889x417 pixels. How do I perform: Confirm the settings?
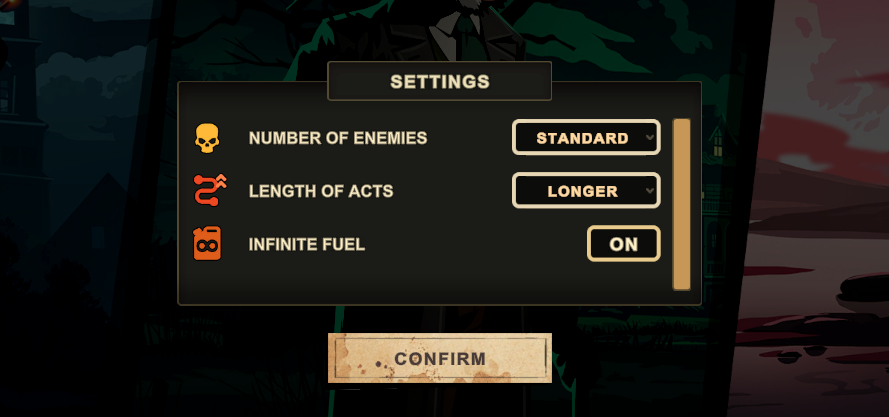[440, 358]
